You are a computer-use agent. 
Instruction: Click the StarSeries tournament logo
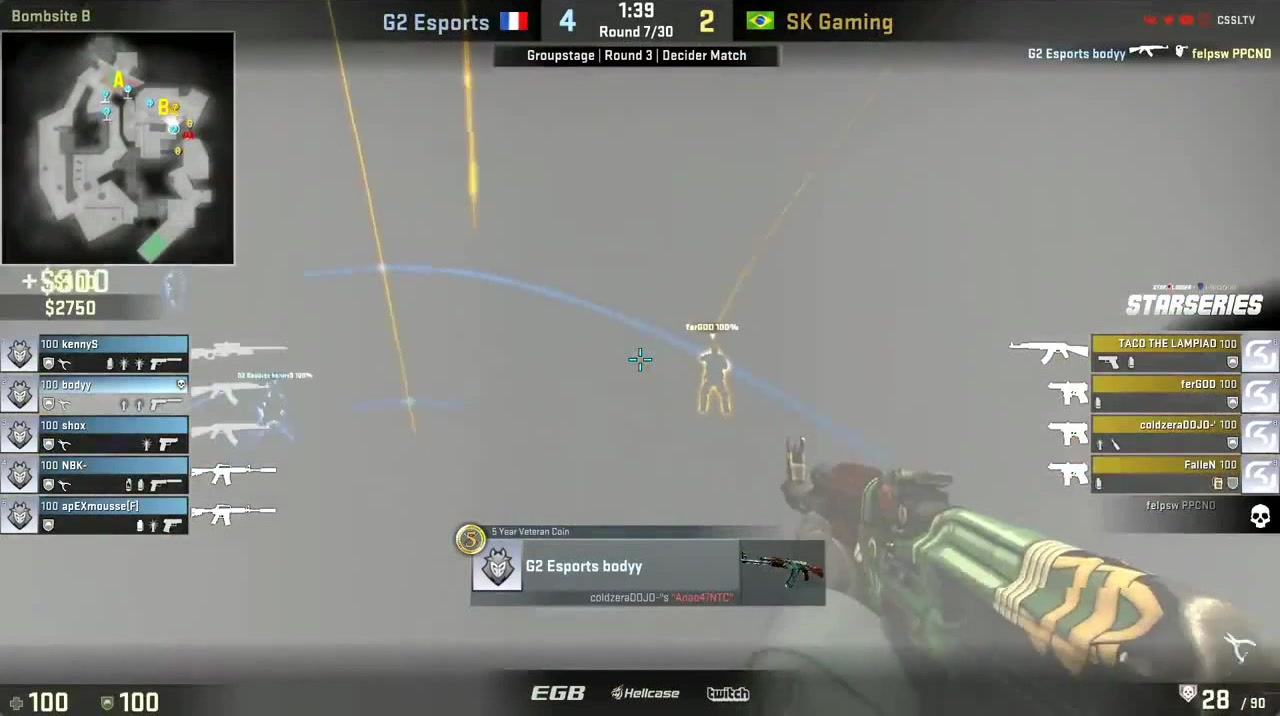(x=1194, y=302)
